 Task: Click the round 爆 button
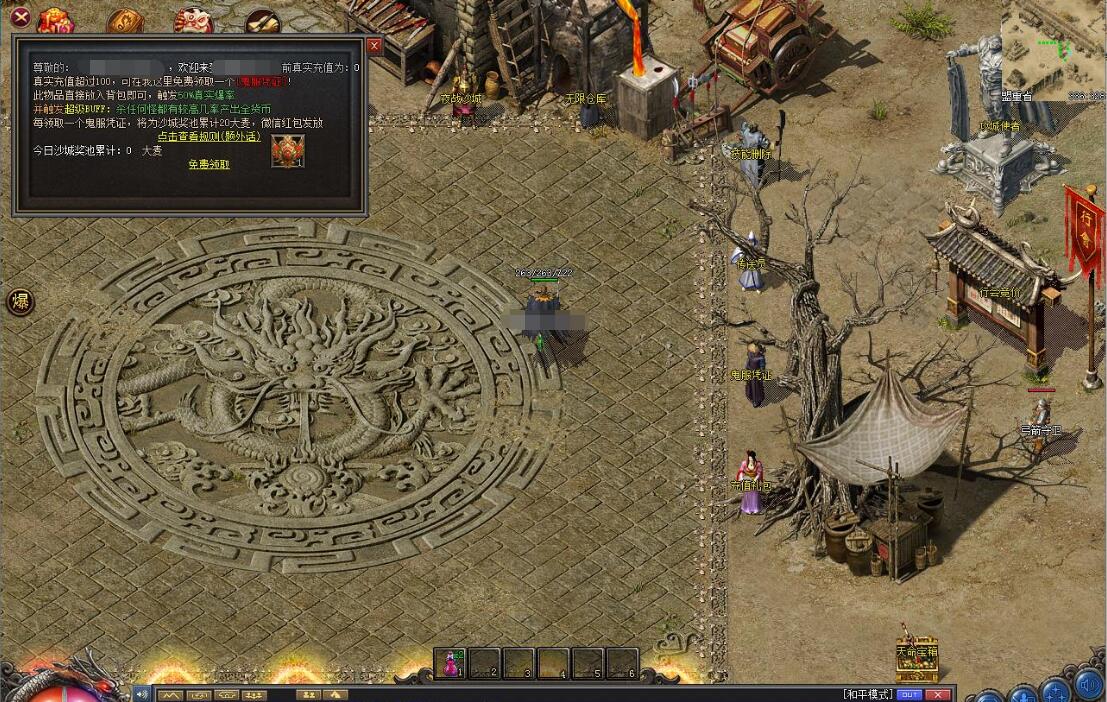pos(20,302)
